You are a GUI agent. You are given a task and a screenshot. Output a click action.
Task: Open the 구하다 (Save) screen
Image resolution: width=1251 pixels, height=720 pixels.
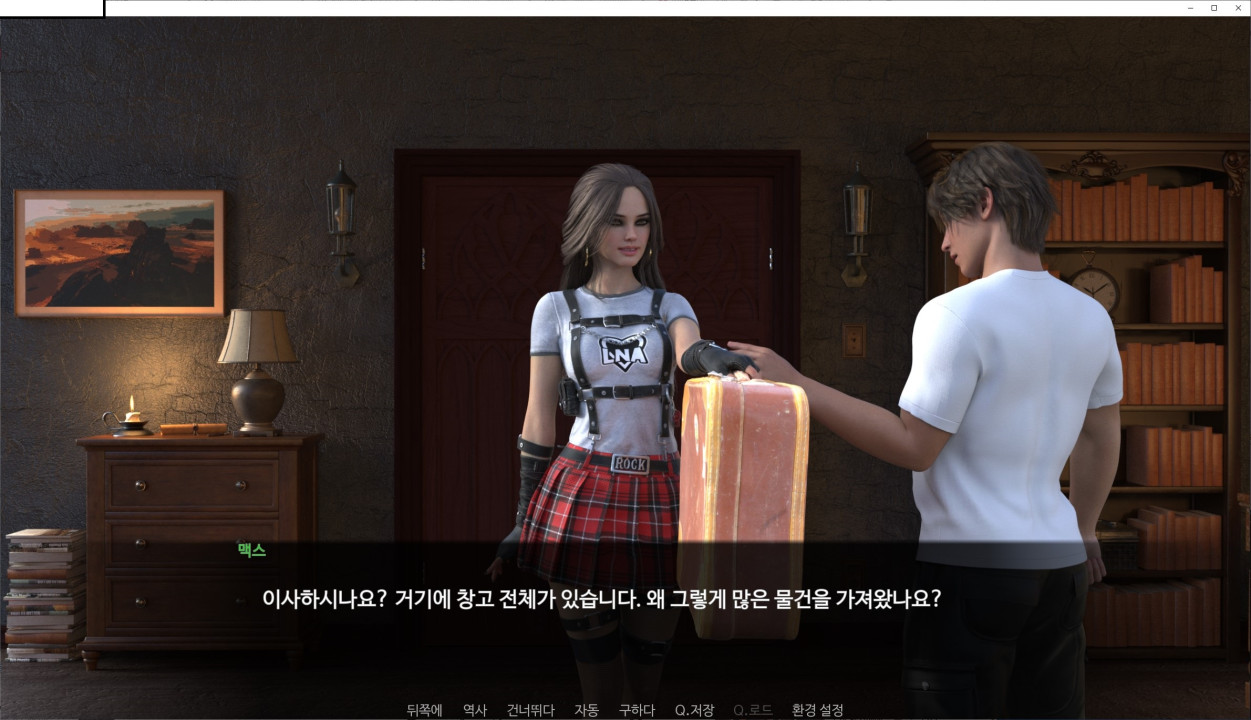click(636, 710)
